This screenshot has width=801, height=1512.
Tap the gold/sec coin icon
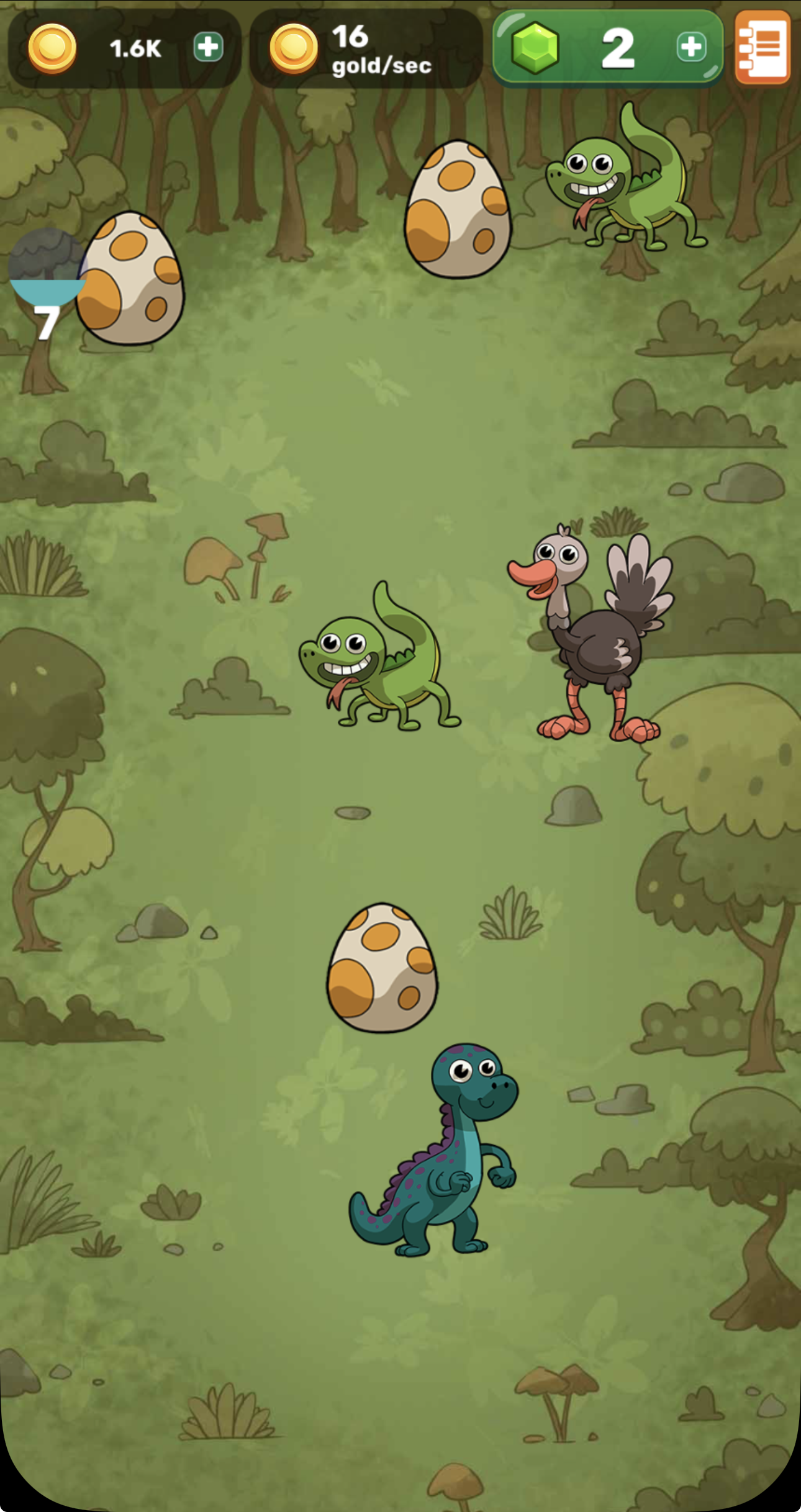(x=294, y=49)
